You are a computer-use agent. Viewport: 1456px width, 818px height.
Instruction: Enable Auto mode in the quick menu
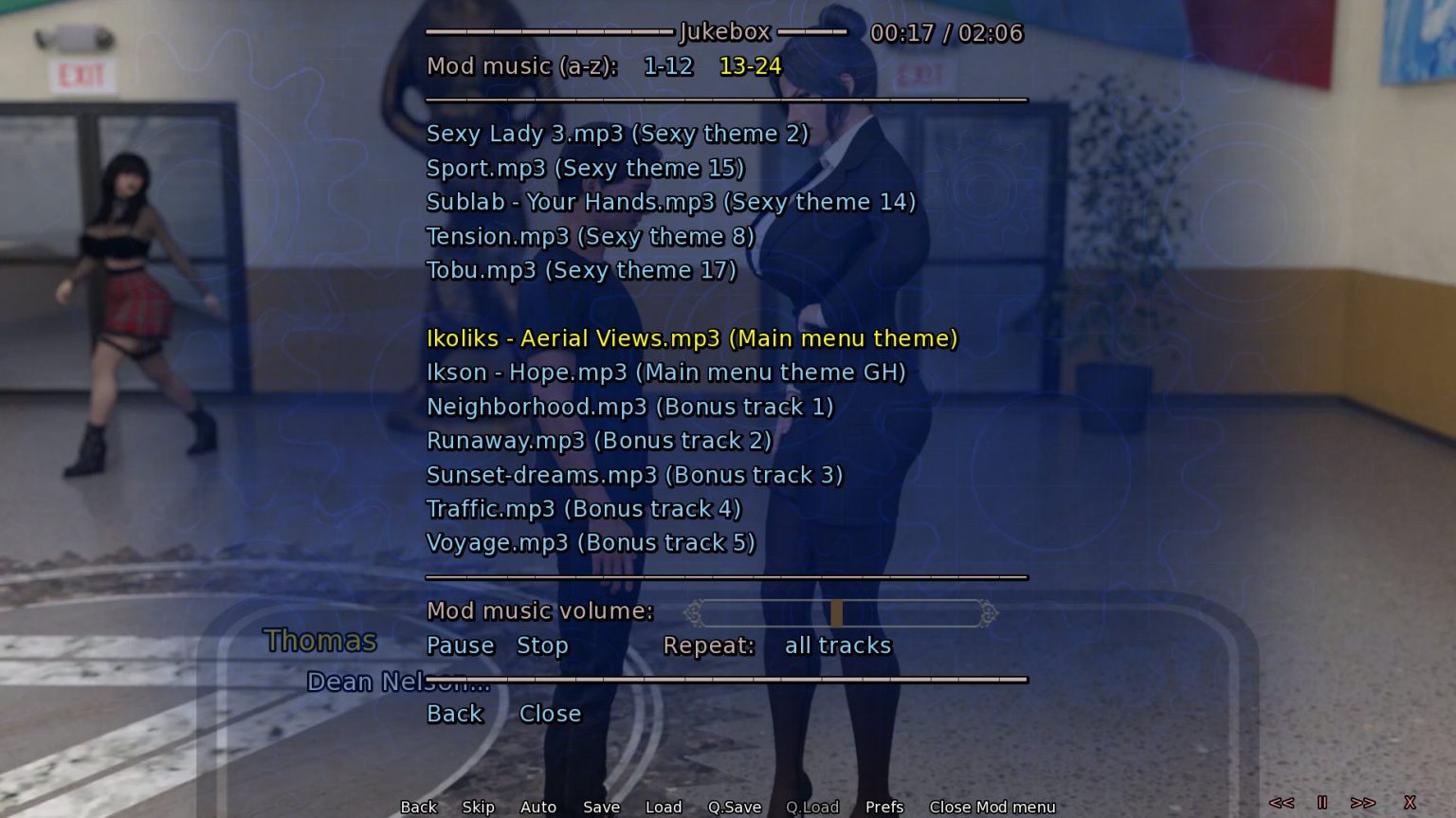[x=537, y=807]
